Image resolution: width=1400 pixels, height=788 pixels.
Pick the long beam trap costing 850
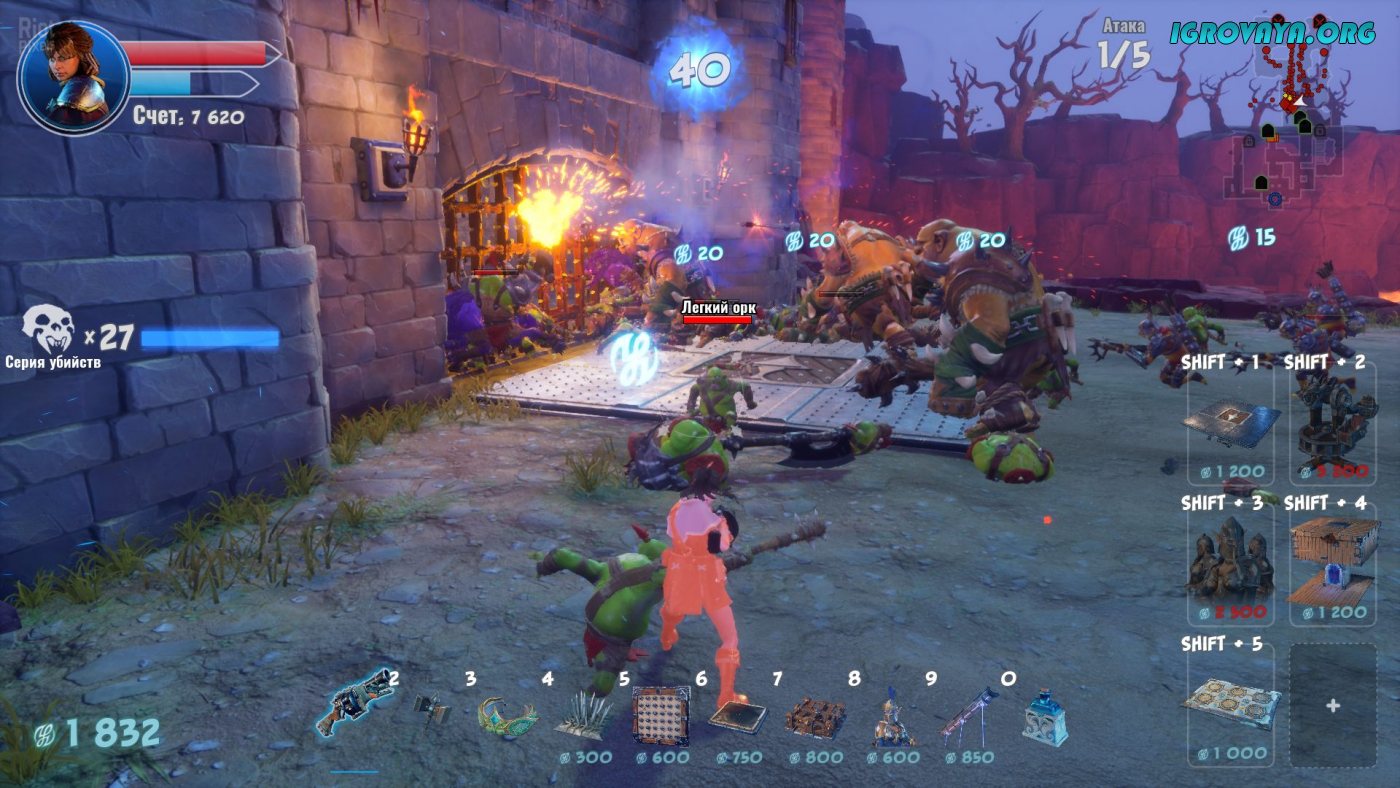(x=968, y=716)
